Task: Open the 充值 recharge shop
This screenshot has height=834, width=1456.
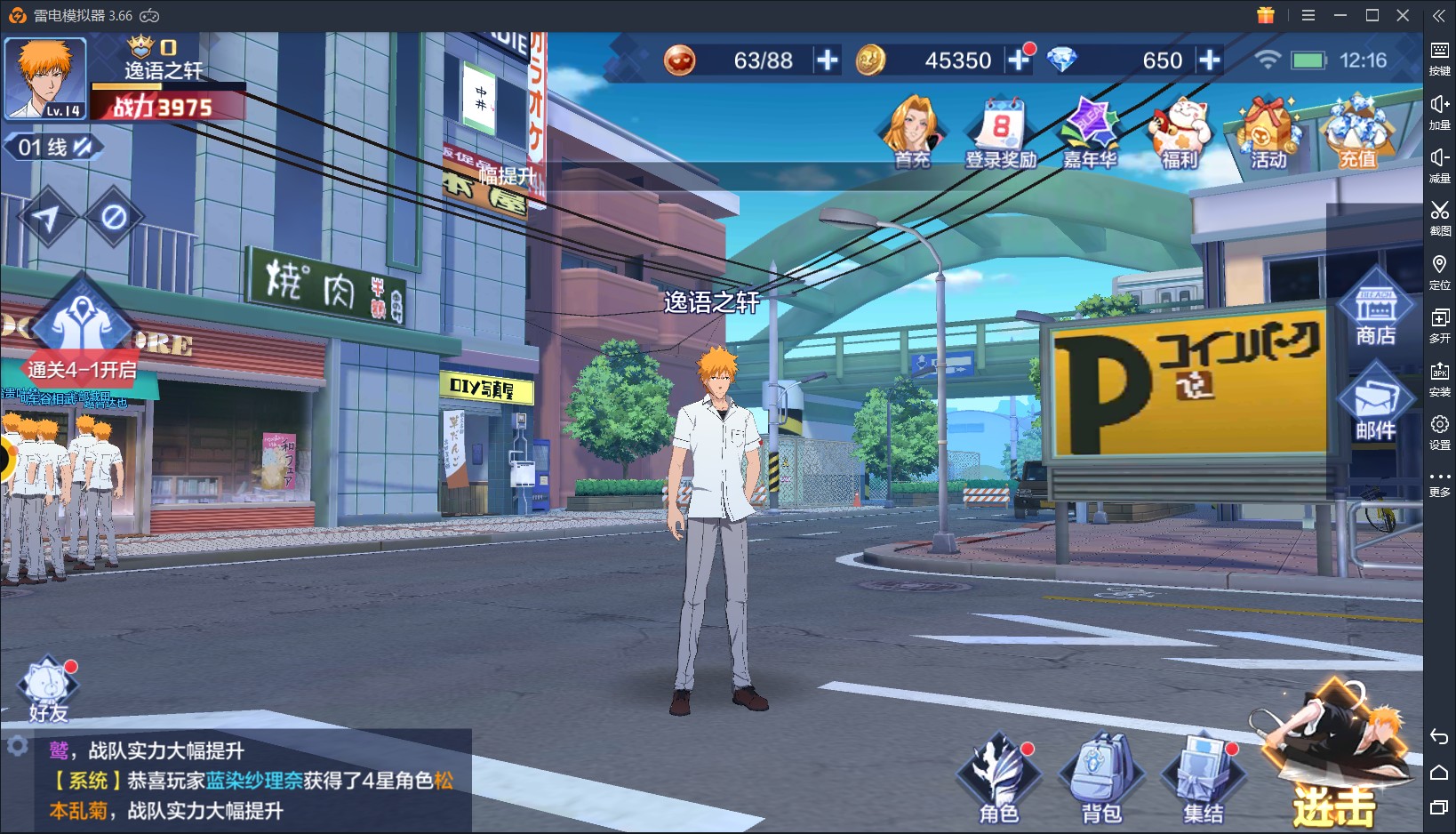Action: pyautogui.click(x=1357, y=133)
